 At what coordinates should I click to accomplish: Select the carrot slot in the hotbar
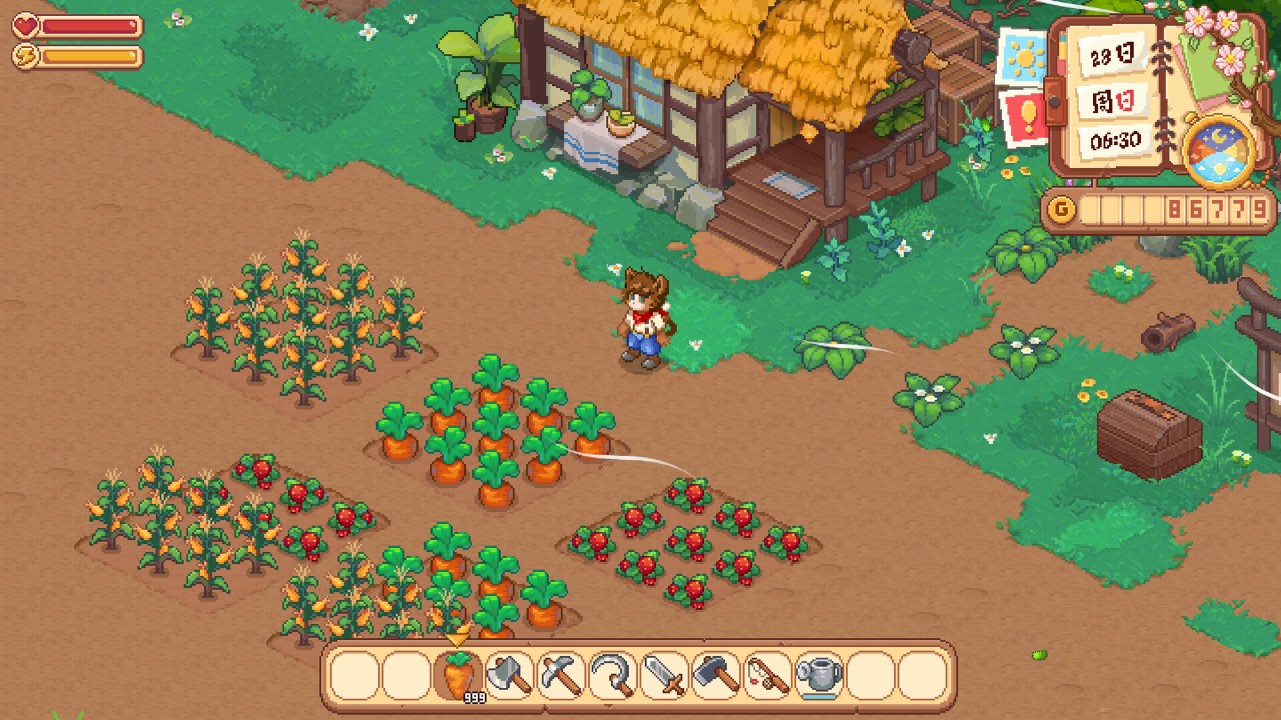pyautogui.click(x=458, y=677)
